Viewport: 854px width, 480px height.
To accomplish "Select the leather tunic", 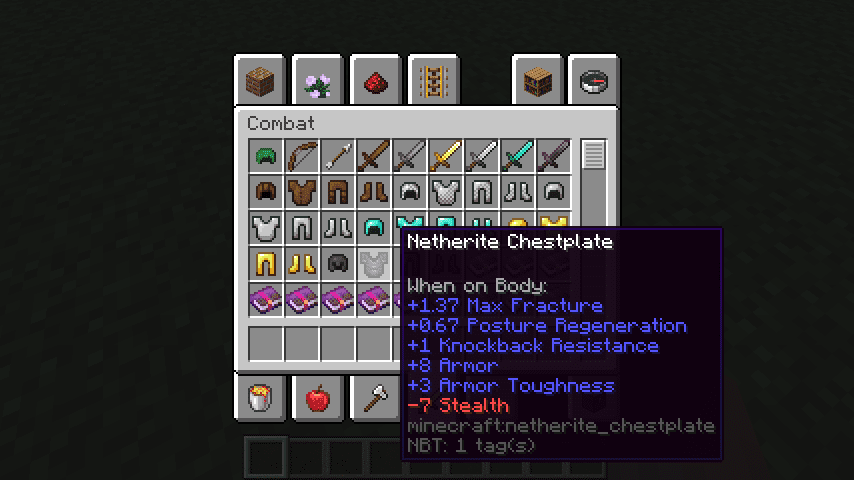I will (302, 192).
